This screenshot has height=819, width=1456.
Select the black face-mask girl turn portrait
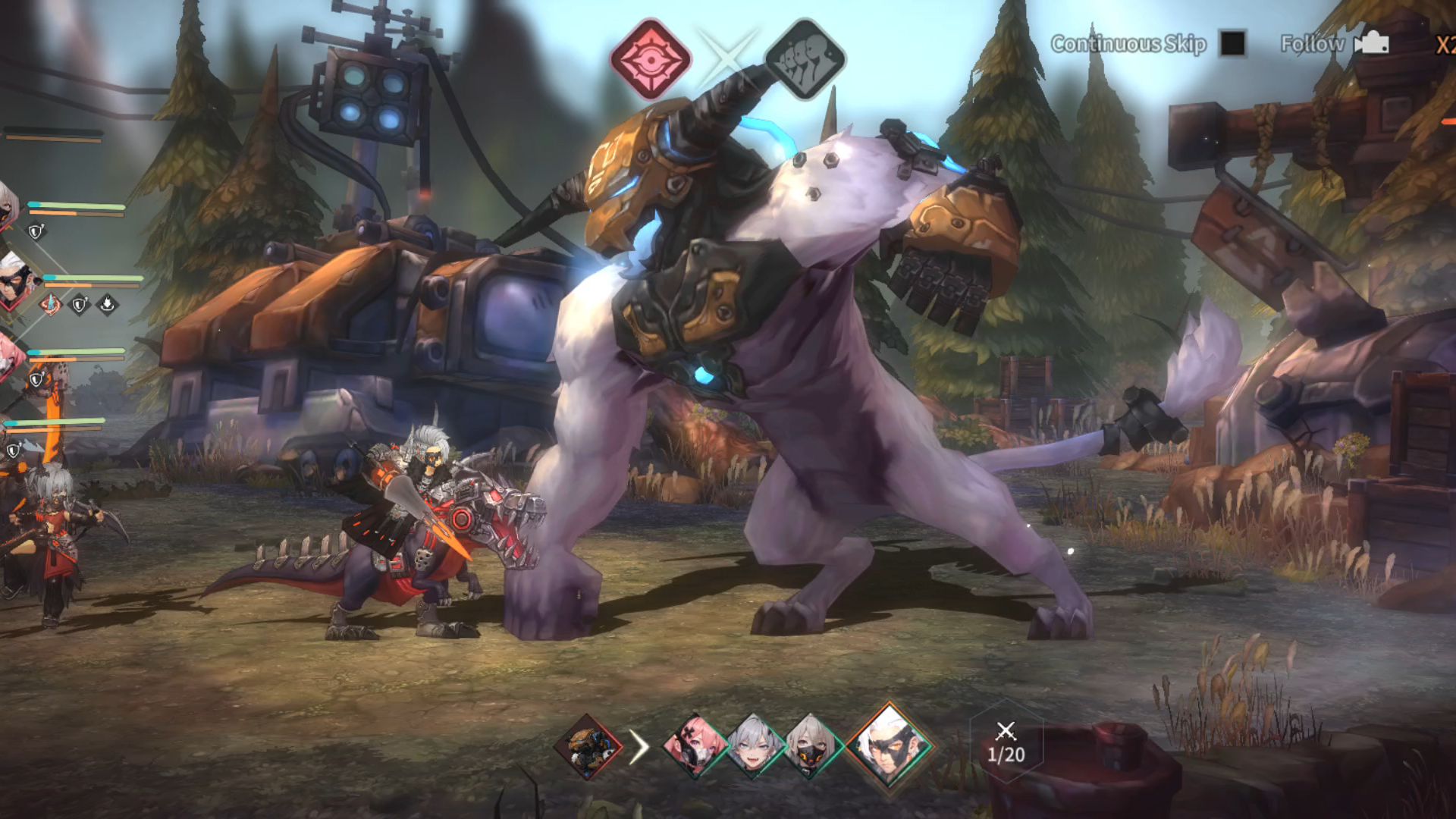click(x=810, y=747)
